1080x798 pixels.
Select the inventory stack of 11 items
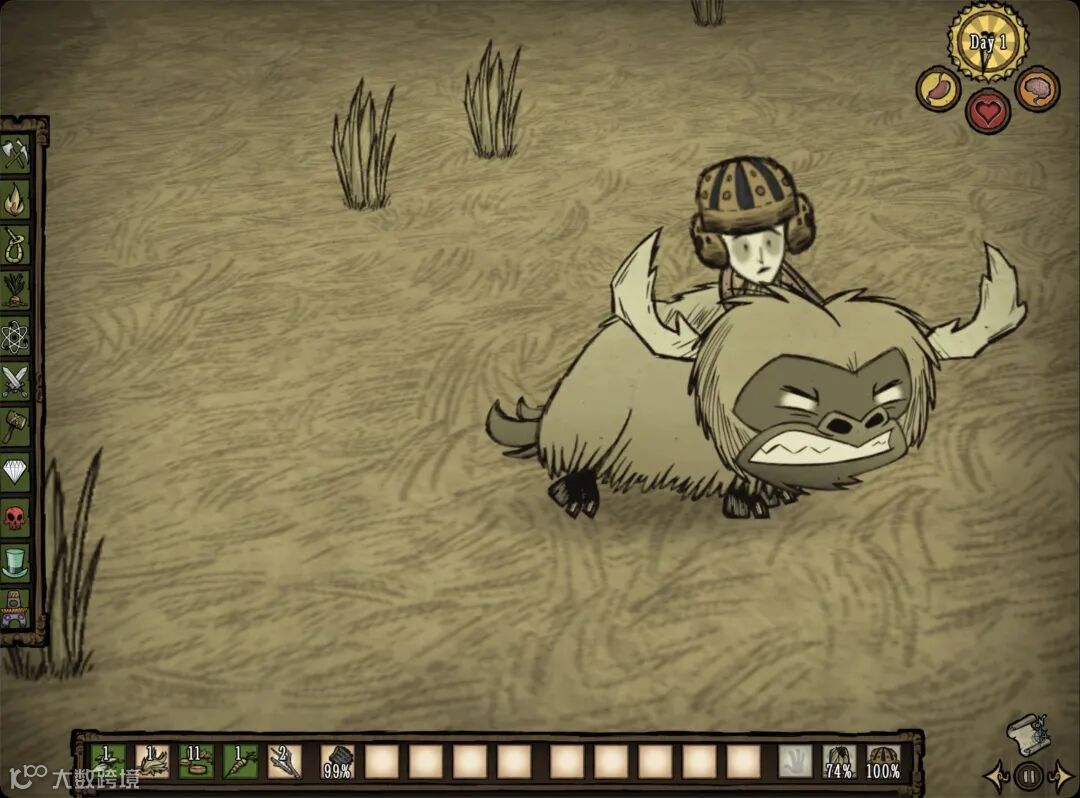pyautogui.click(x=196, y=762)
